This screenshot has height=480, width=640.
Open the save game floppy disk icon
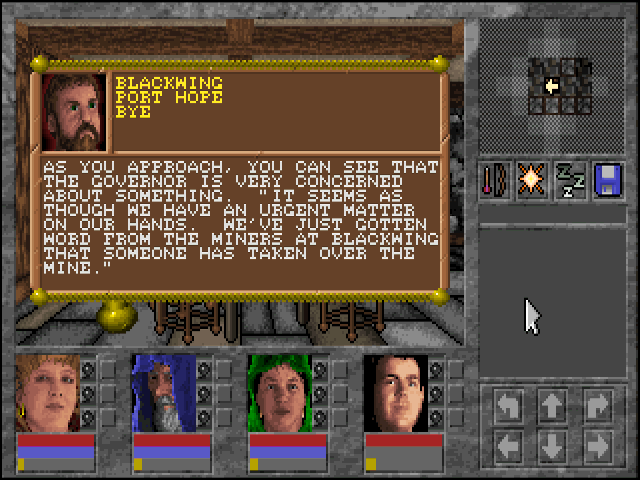[x=609, y=179]
